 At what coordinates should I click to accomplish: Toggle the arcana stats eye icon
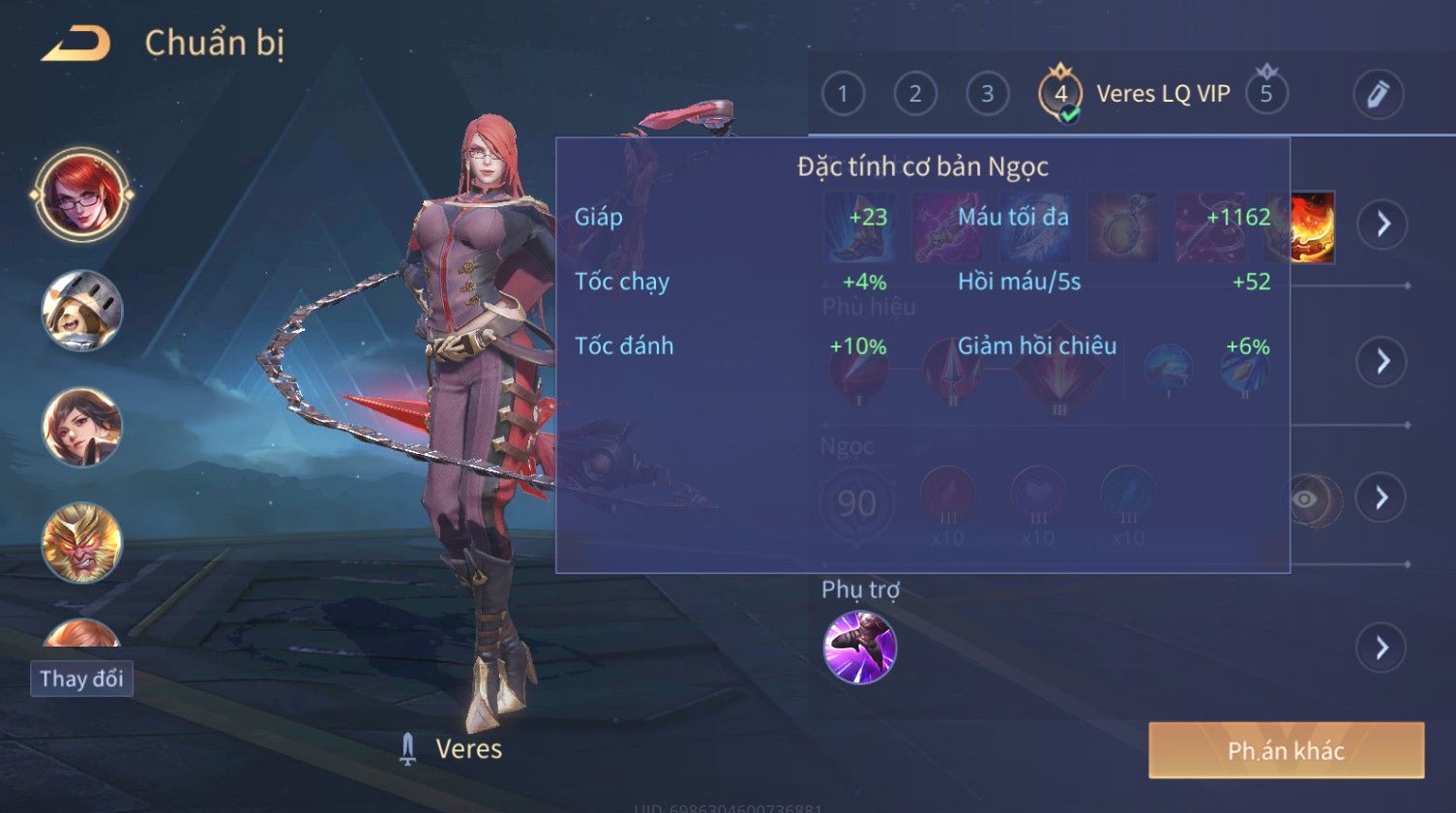1307,498
